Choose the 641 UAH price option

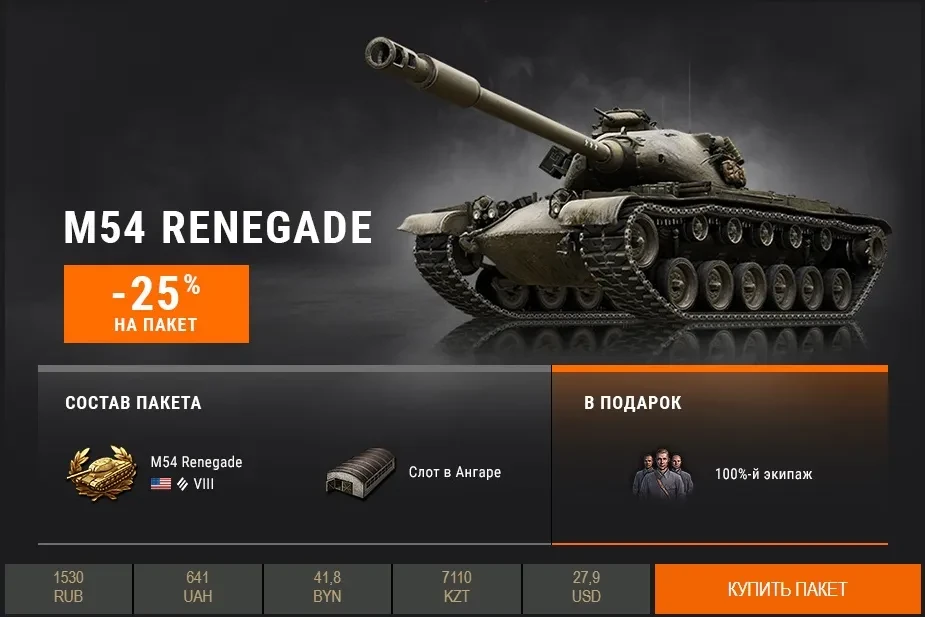coord(197,588)
